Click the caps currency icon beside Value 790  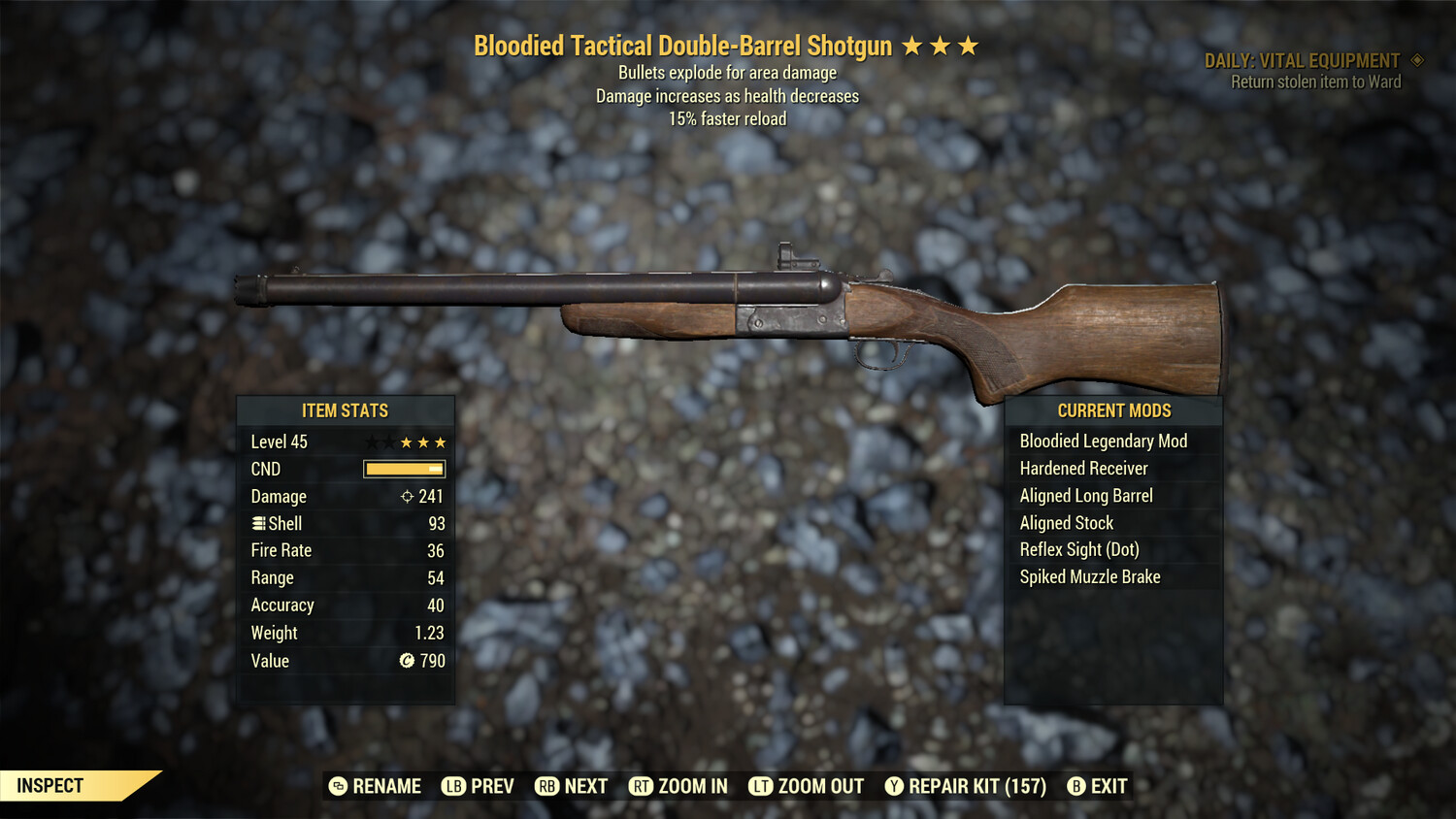tap(407, 661)
